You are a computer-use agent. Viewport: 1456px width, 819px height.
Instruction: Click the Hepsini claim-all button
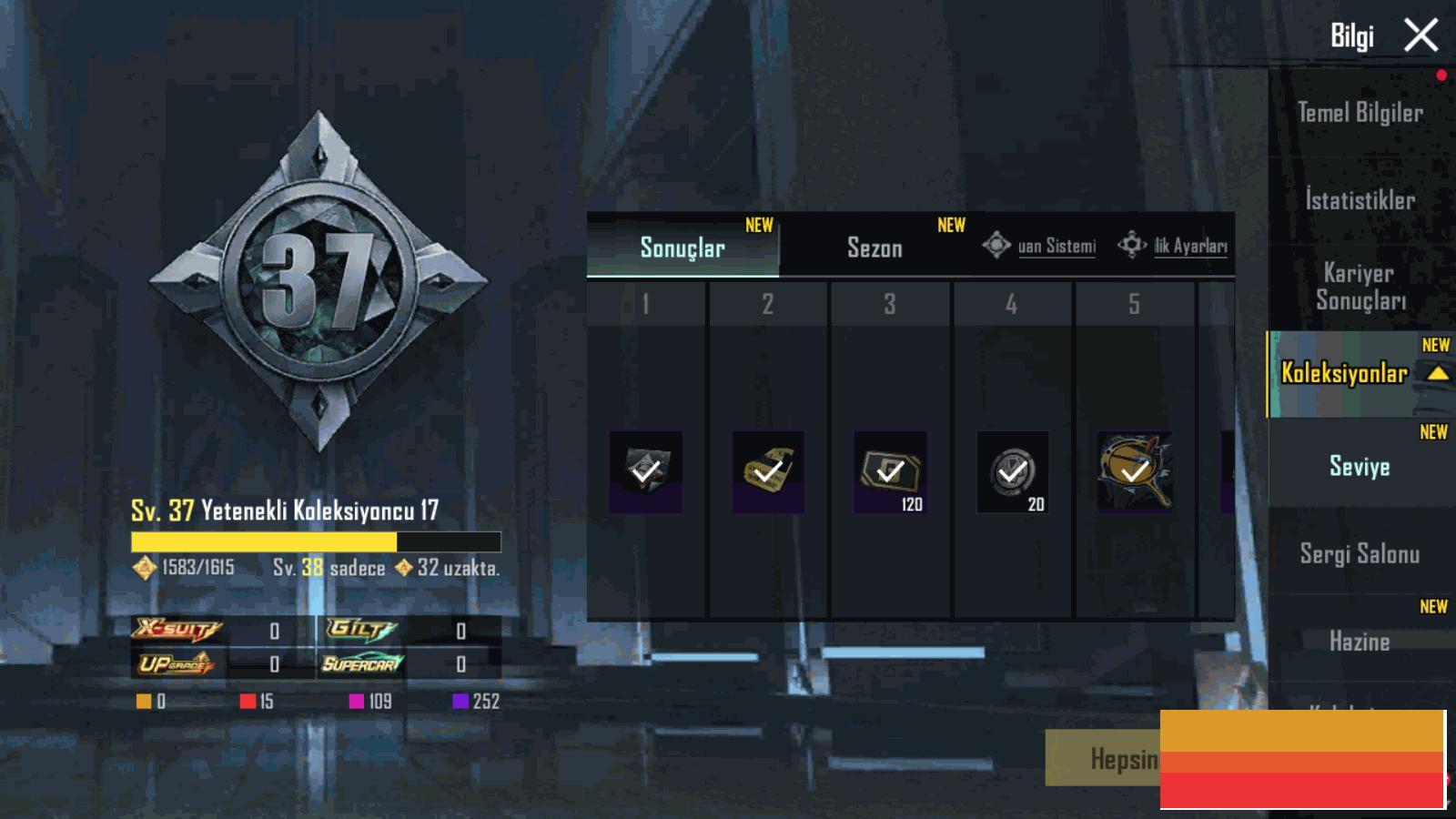coord(1103,757)
